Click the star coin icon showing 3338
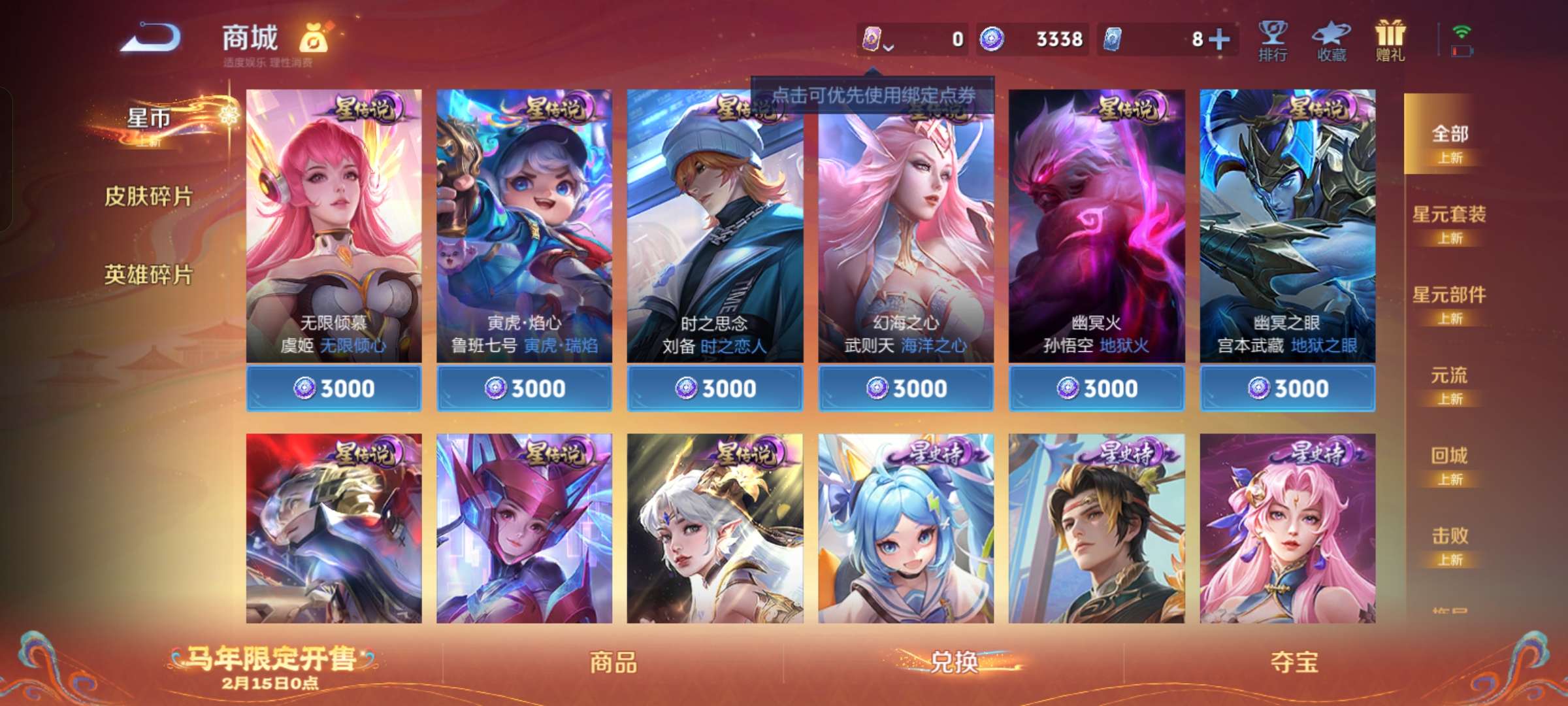This screenshot has height=706, width=1568. click(x=993, y=39)
